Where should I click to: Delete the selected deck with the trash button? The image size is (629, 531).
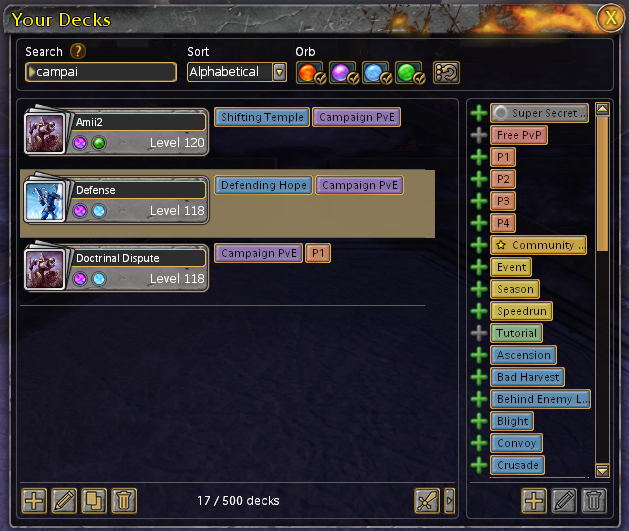pos(123,500)
